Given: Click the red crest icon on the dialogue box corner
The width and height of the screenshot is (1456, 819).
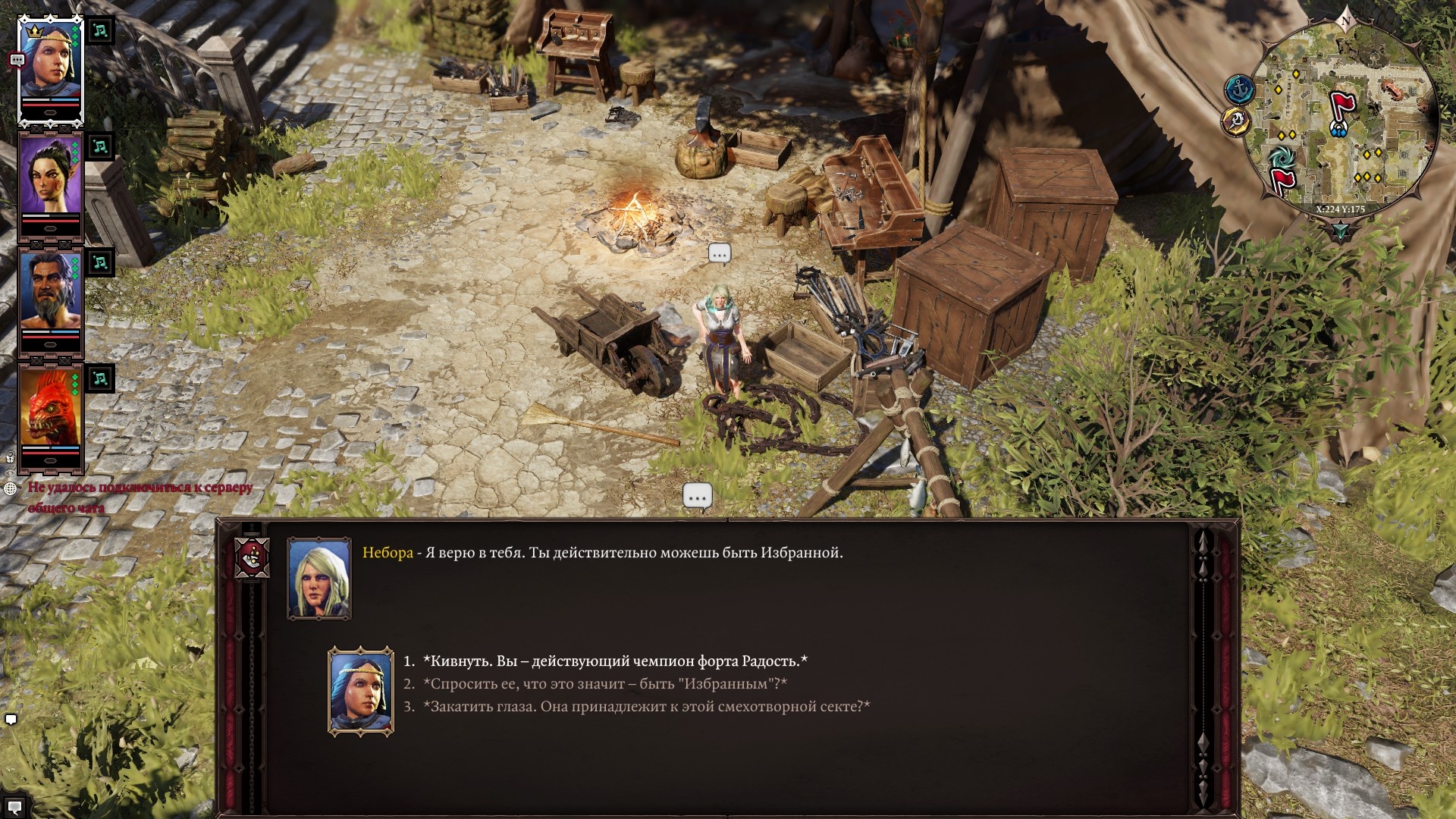Looking at the screenshot, I should [x=253, y=559].
